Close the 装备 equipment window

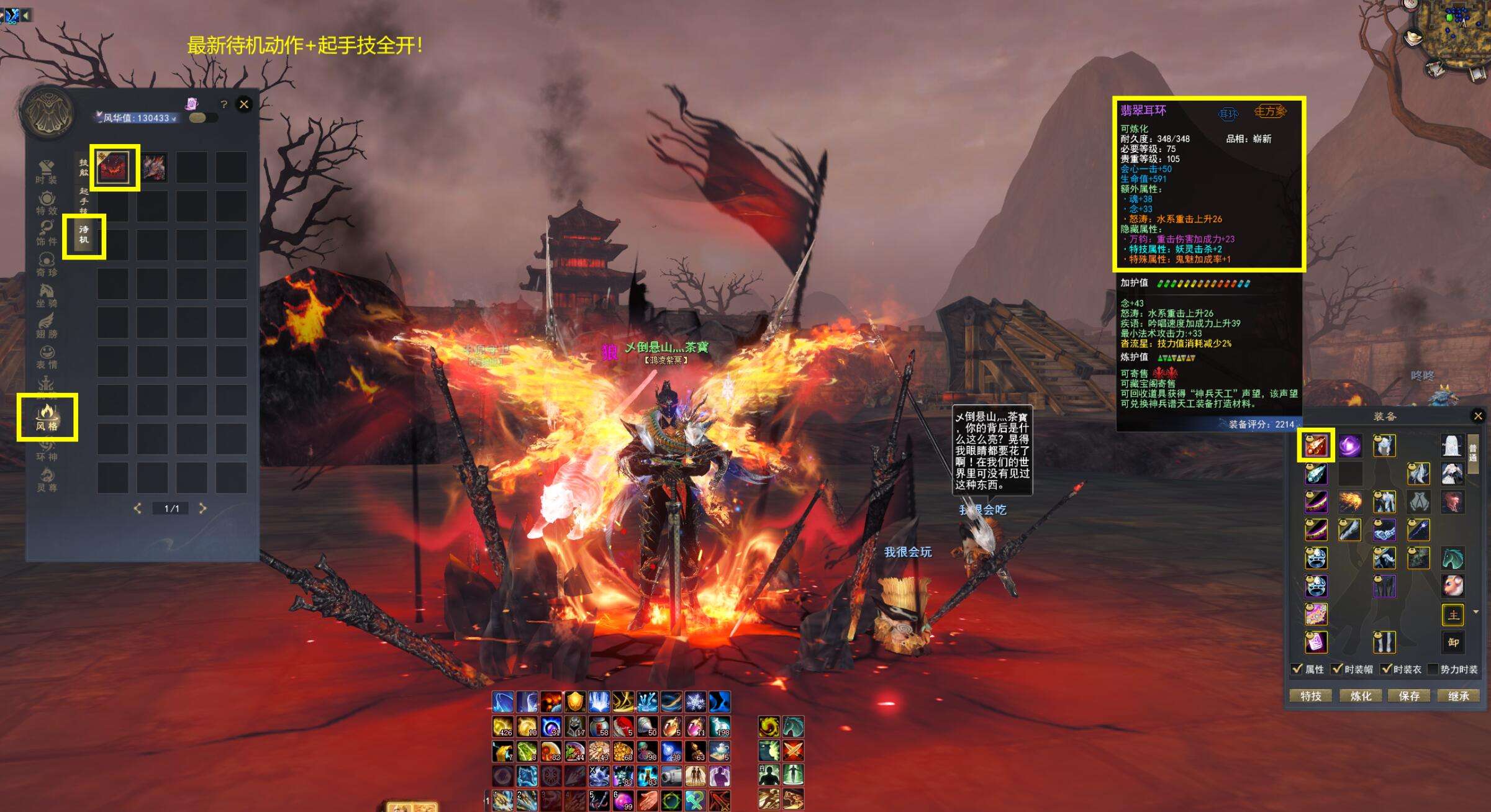(x=1478, y=416)
